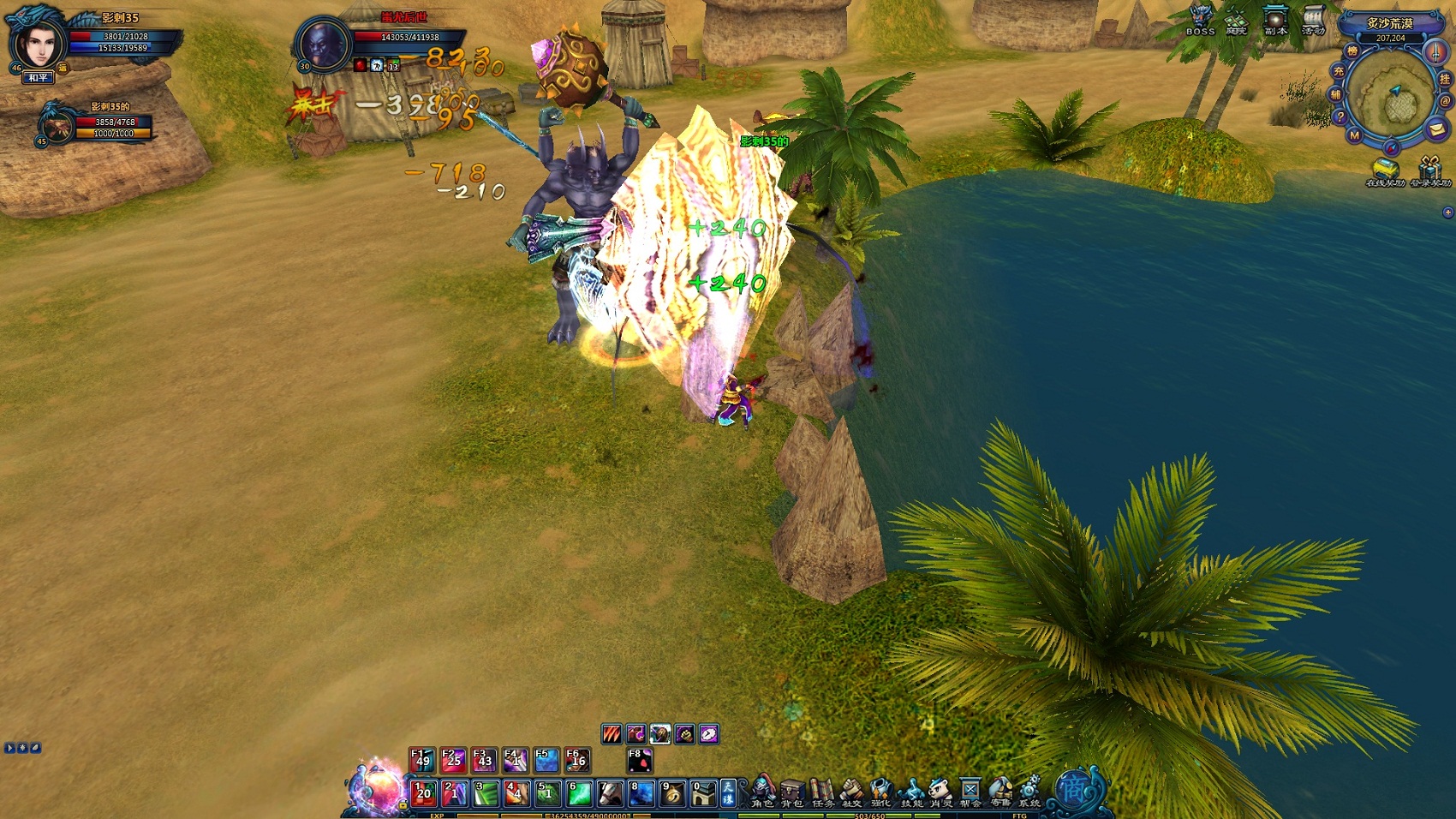Open the mail envelope button
The image size is (1456, 819).
tap(1436, 129)
